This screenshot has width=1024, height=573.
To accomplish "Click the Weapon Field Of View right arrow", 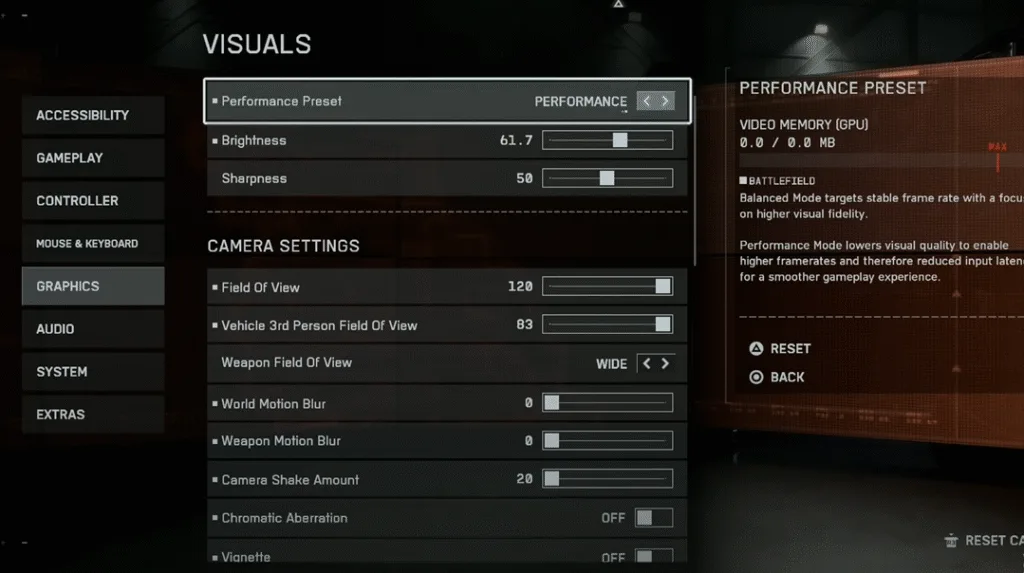I will 665,364.
